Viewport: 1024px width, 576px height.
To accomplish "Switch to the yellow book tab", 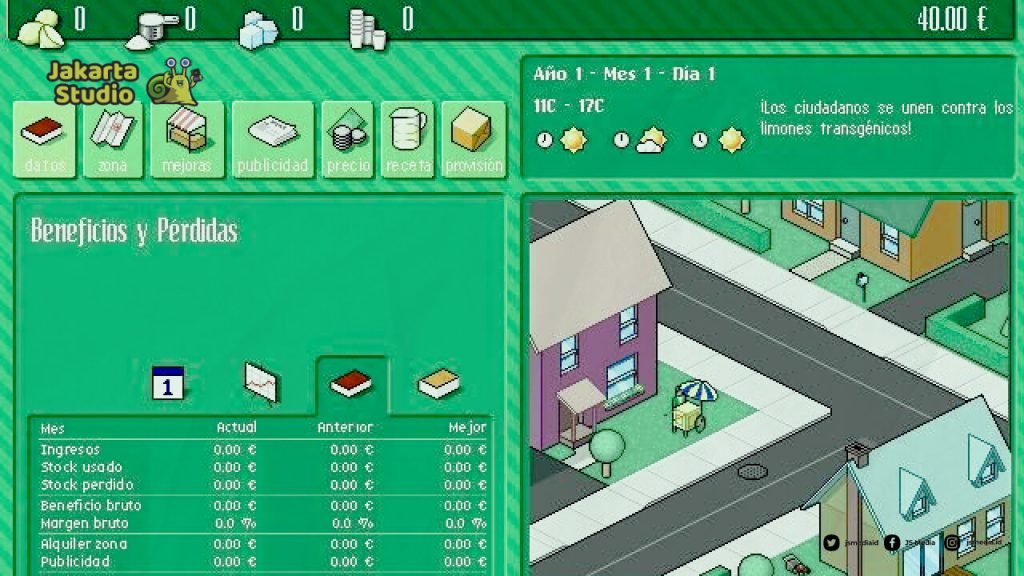I will 438,383.
